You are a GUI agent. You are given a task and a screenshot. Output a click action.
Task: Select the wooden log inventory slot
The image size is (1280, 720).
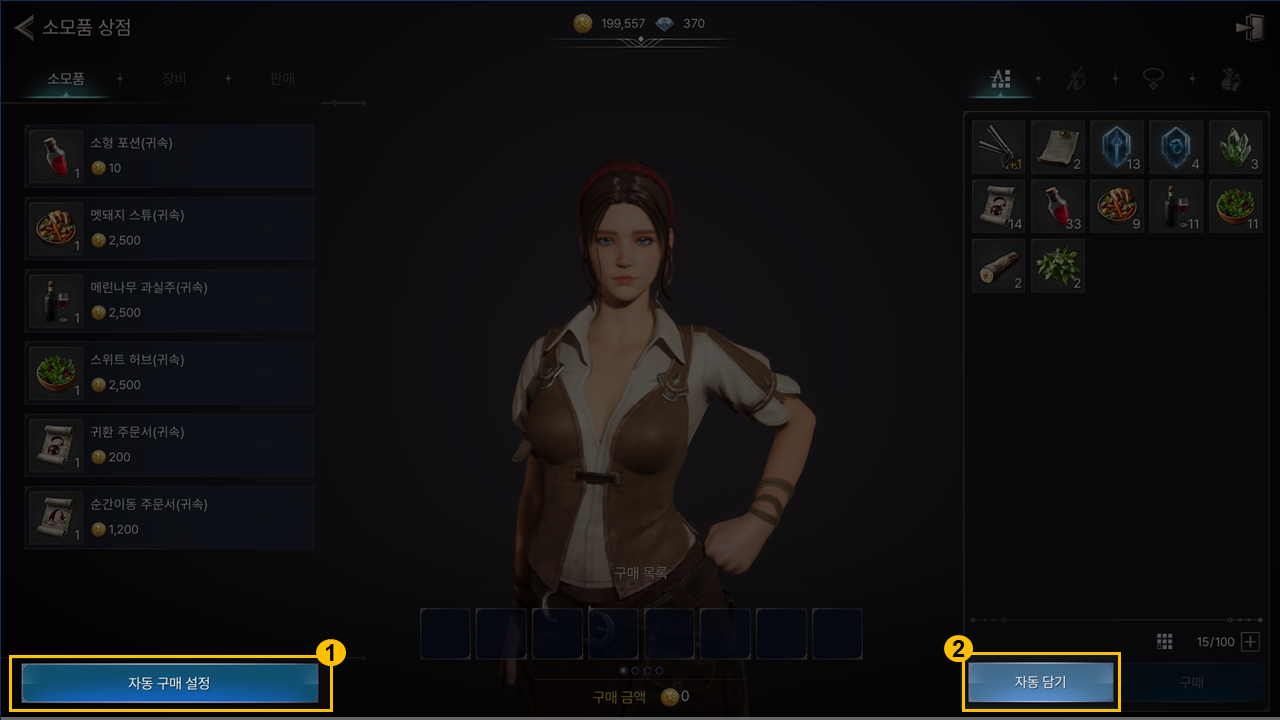999,266
